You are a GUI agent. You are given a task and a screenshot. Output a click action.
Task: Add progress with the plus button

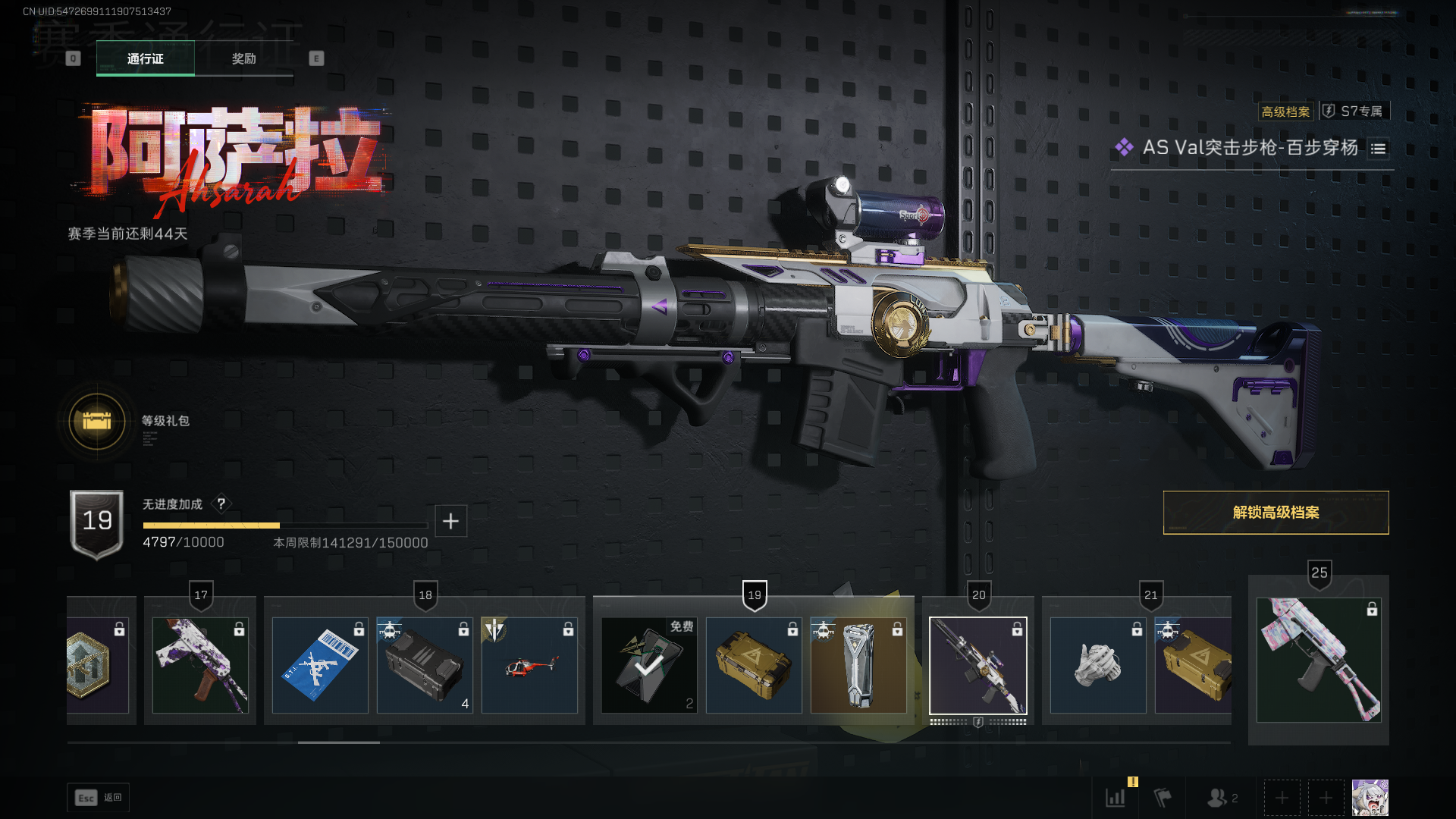tap(450, 521)
